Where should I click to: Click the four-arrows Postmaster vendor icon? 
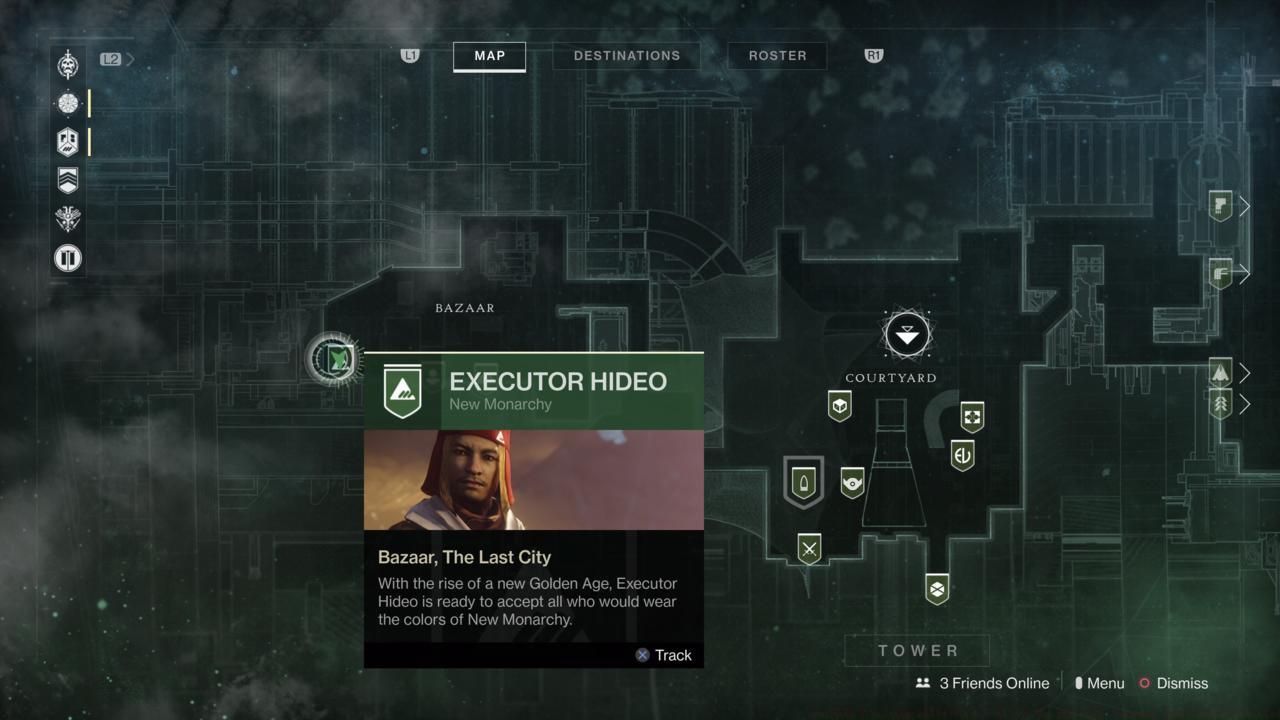(973, 416)
